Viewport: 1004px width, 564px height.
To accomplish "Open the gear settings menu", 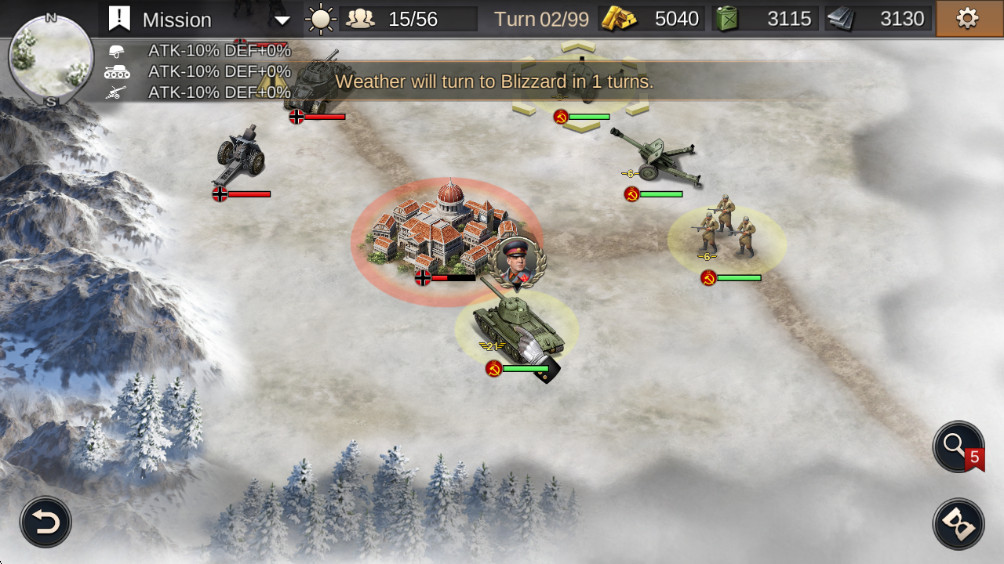I will click(967, 19).
